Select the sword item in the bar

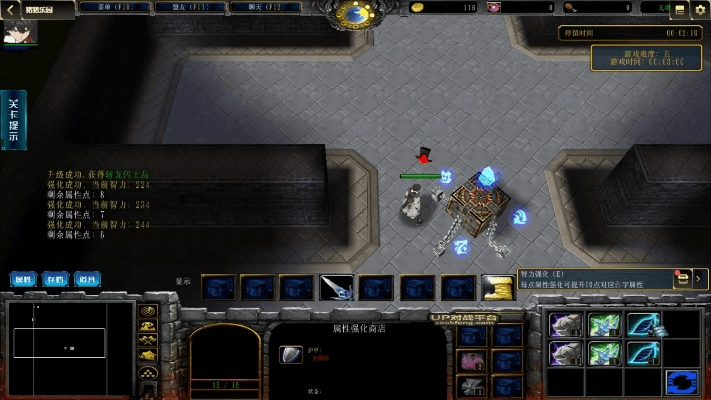(336, 288)
